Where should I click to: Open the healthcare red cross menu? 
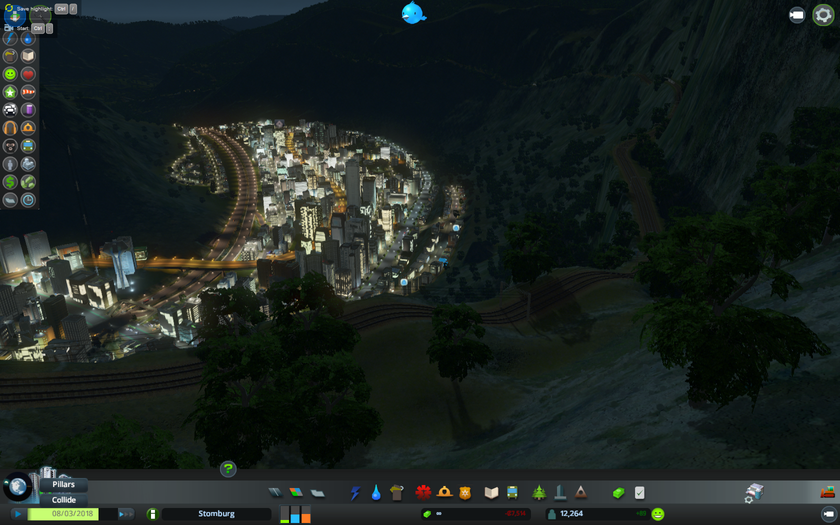coord(423,493)
